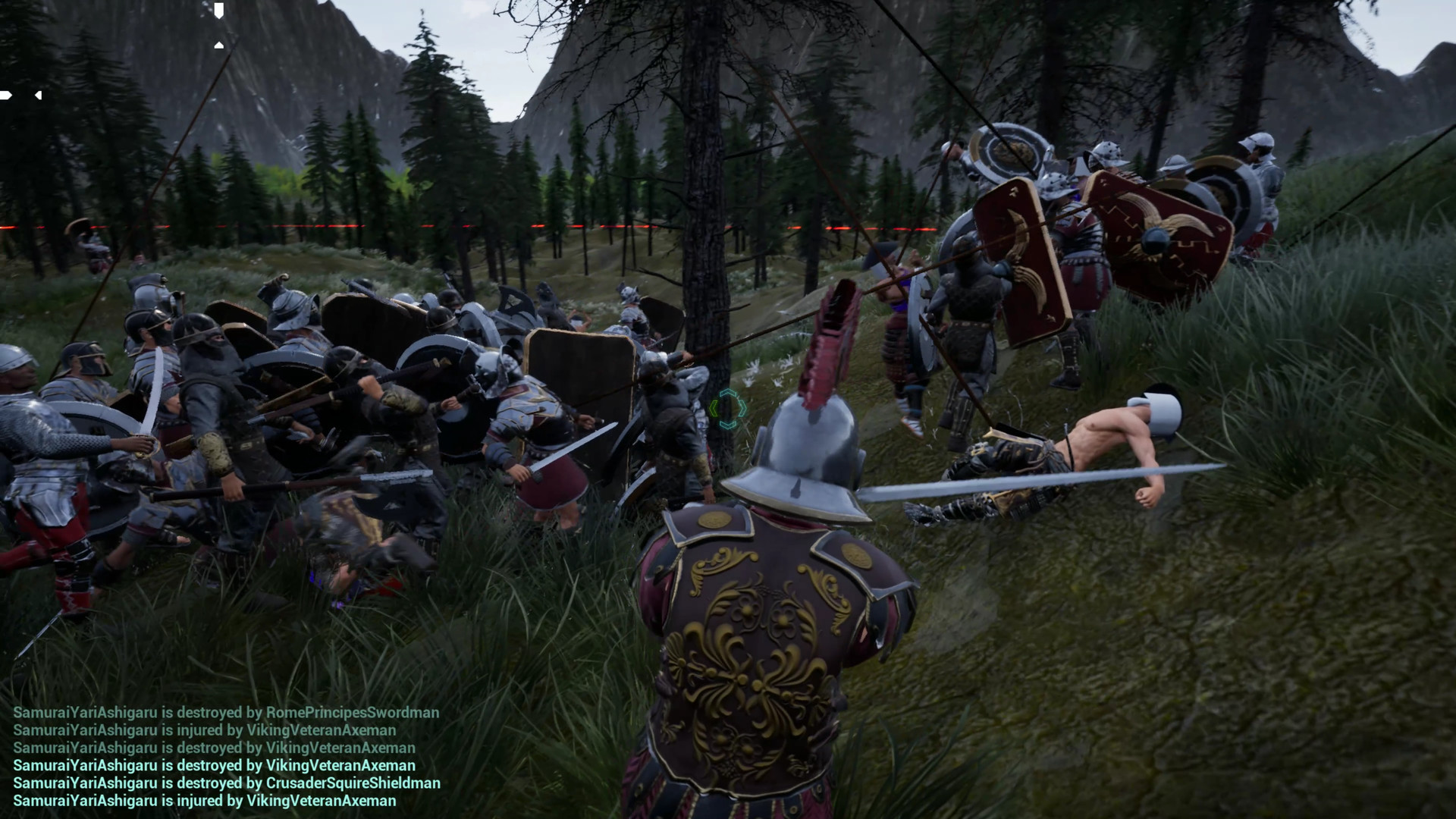The image size is (1456, 819).
Task: Click the white flag-shaped marker on the left screen edge
Action: [x=6, y=95]
